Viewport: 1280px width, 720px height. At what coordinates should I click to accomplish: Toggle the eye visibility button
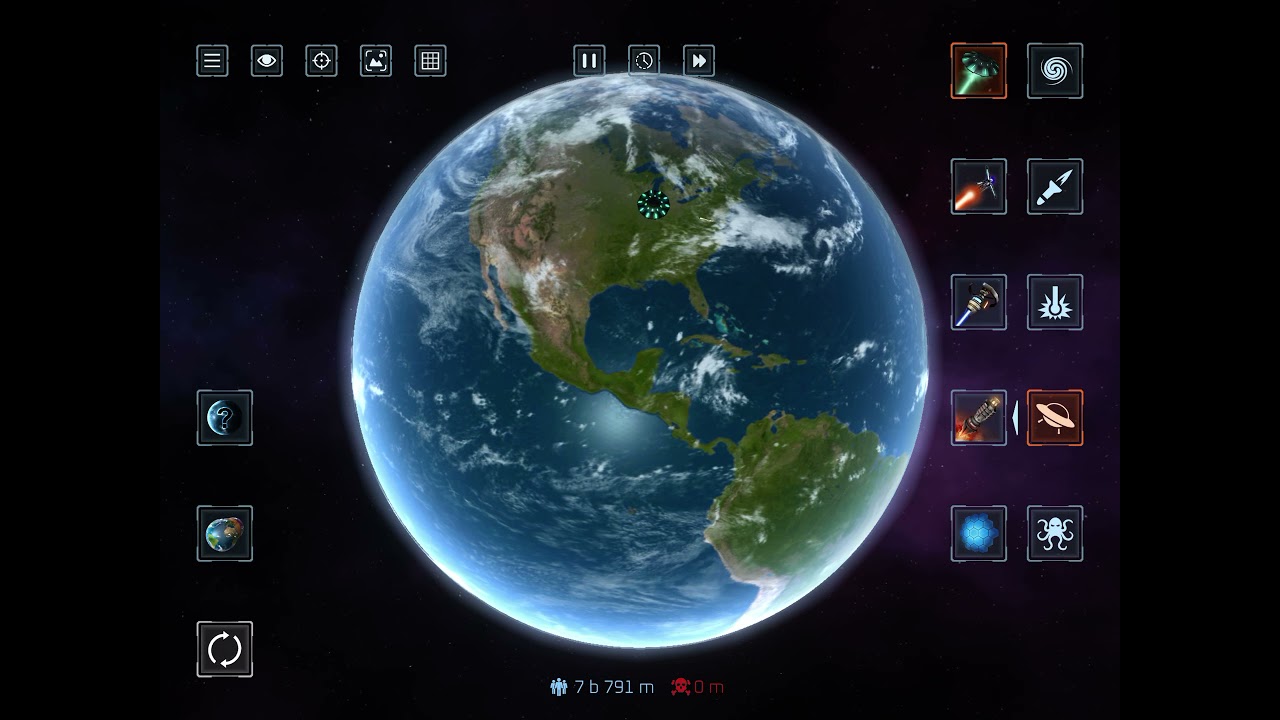[x=267, y=61]
